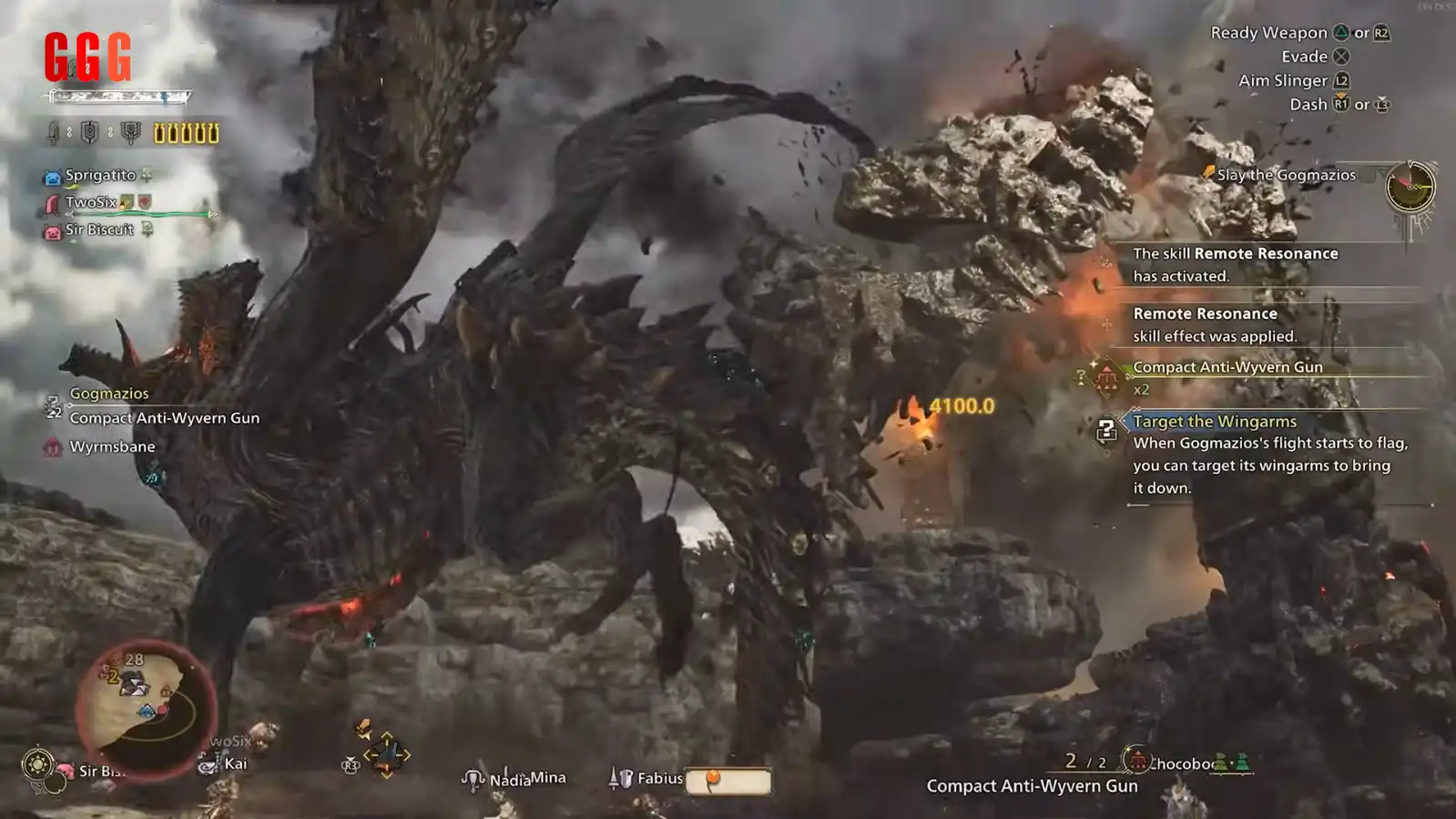Select Sprigatito in the party list
The width and height of the screenshot is (1456, 819).
[x=100, y=175]
